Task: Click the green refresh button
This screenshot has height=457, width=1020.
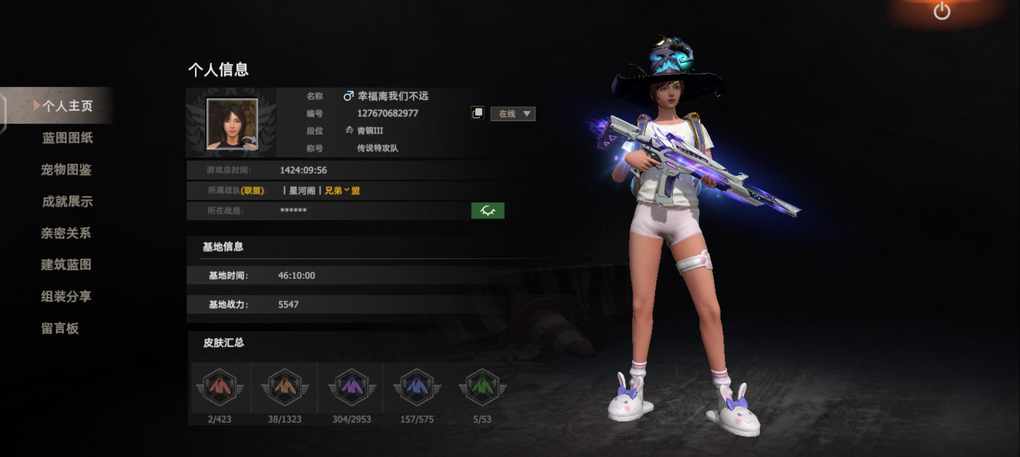Action: (x=488, y=211)
